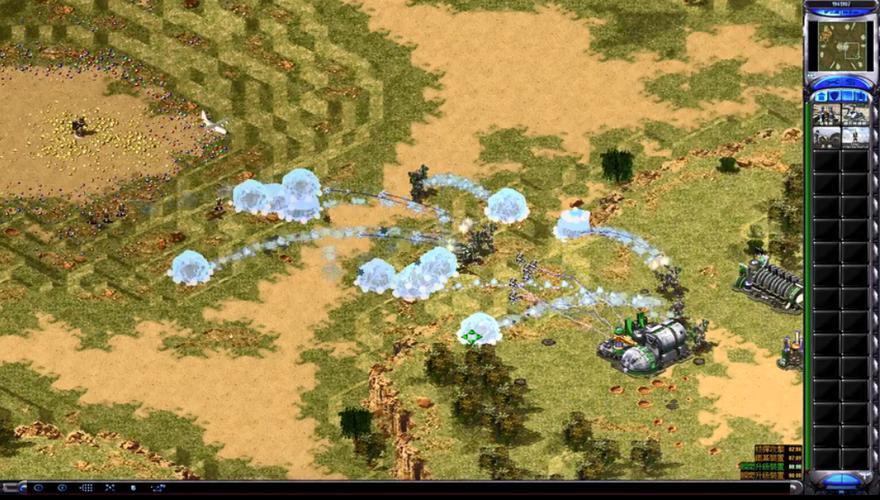
Task: Select the unit with green selection brackets
Action: pos(472,336)
